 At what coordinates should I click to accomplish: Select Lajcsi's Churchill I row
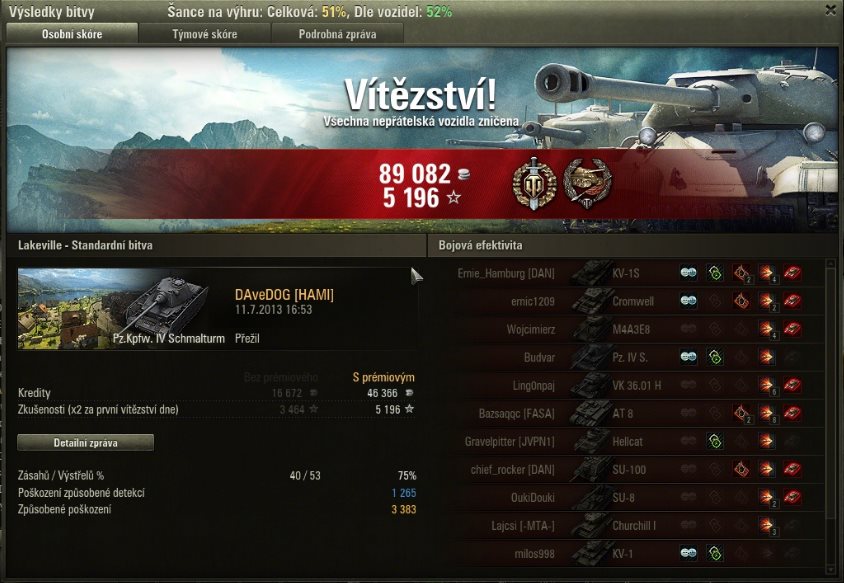630,525
